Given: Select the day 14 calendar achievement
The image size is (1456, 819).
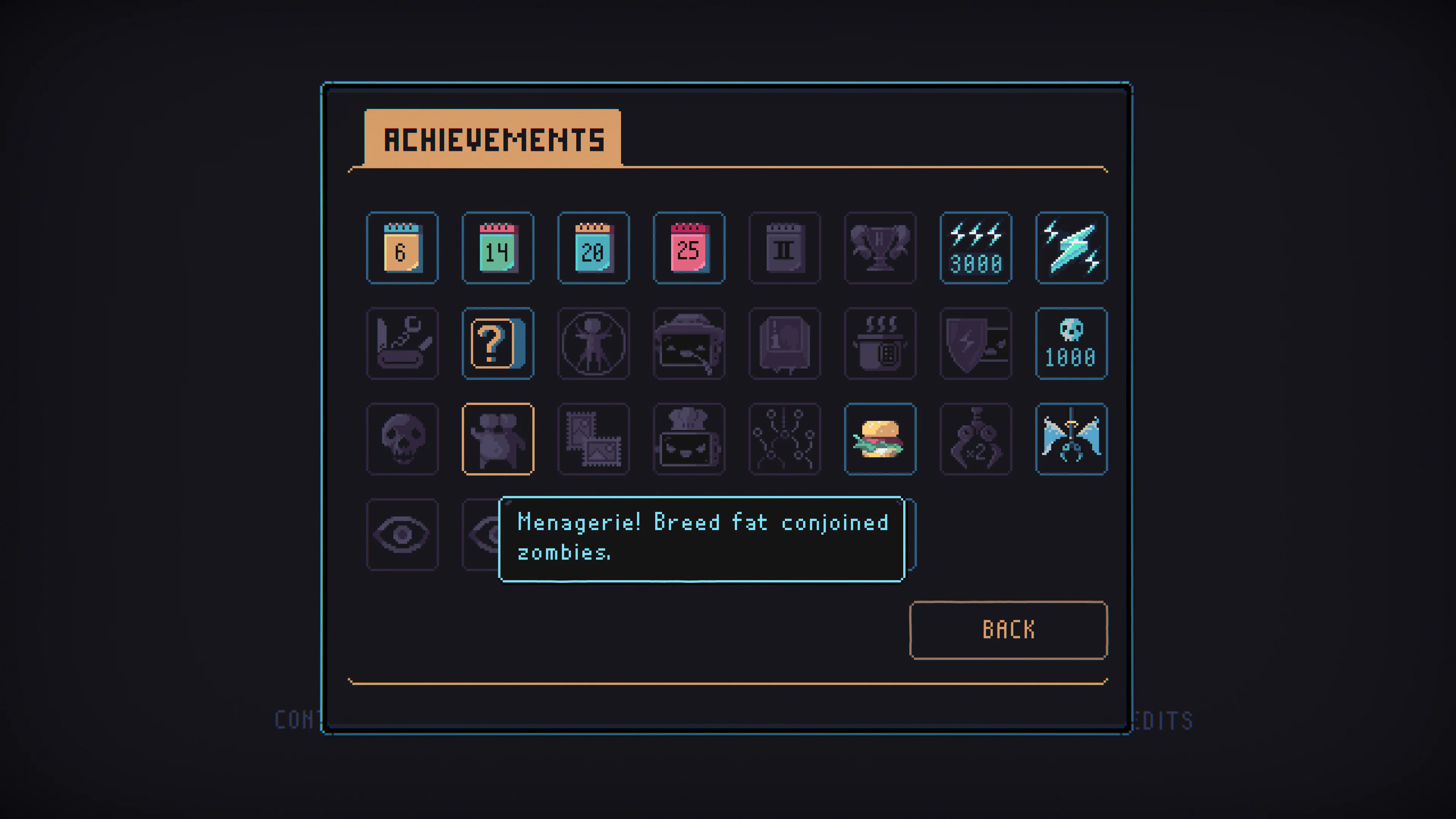Looking at the screenshot, I should click(497, 248).
